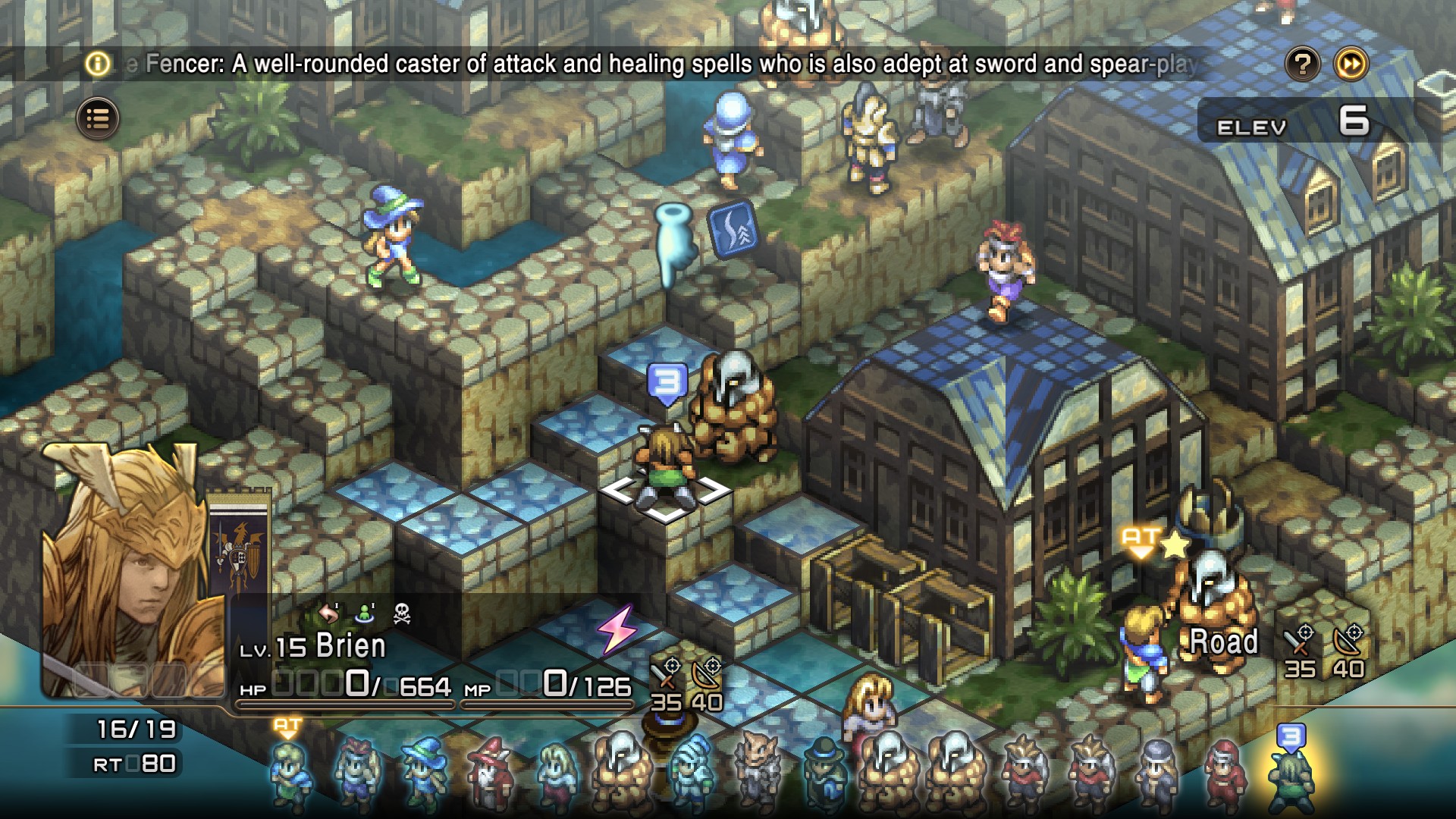Click the skull status icon above Brien's name

[x=402, y=613]
